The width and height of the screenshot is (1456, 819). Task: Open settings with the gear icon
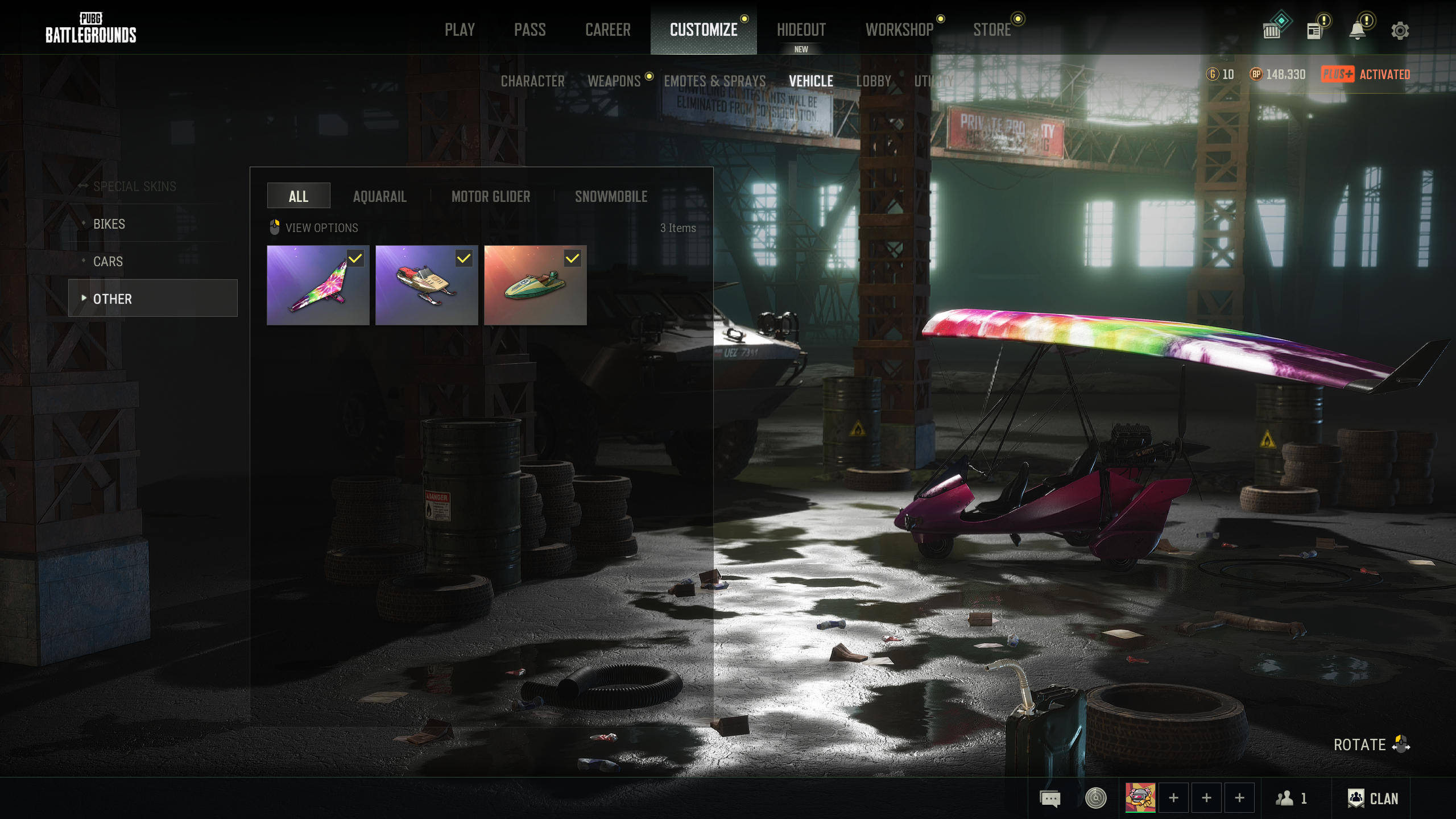[1400, 31]
